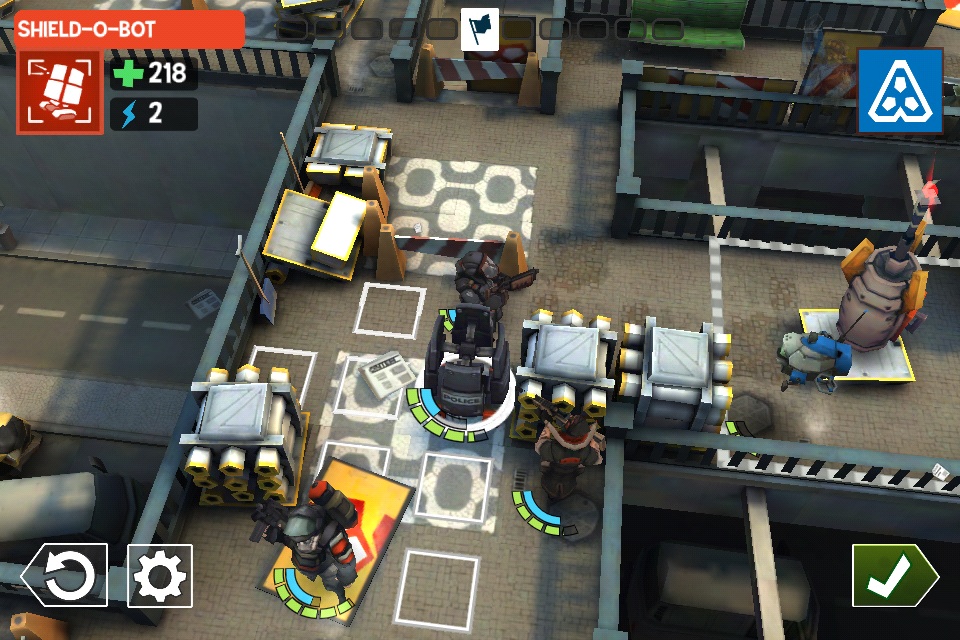Click the green checkmark end-turn button
Screen dimensions: 960x640
[893, 575]
